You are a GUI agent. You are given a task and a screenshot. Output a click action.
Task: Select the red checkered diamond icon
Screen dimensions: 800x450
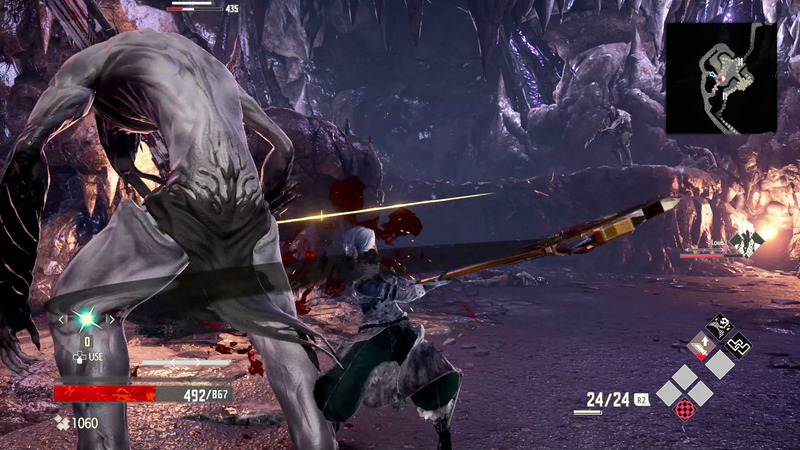(686, 409)
